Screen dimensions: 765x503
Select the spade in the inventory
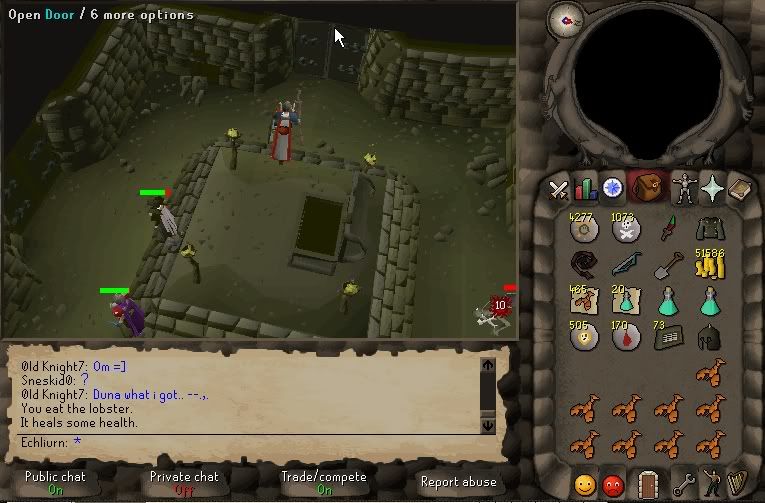click(668, 266)
